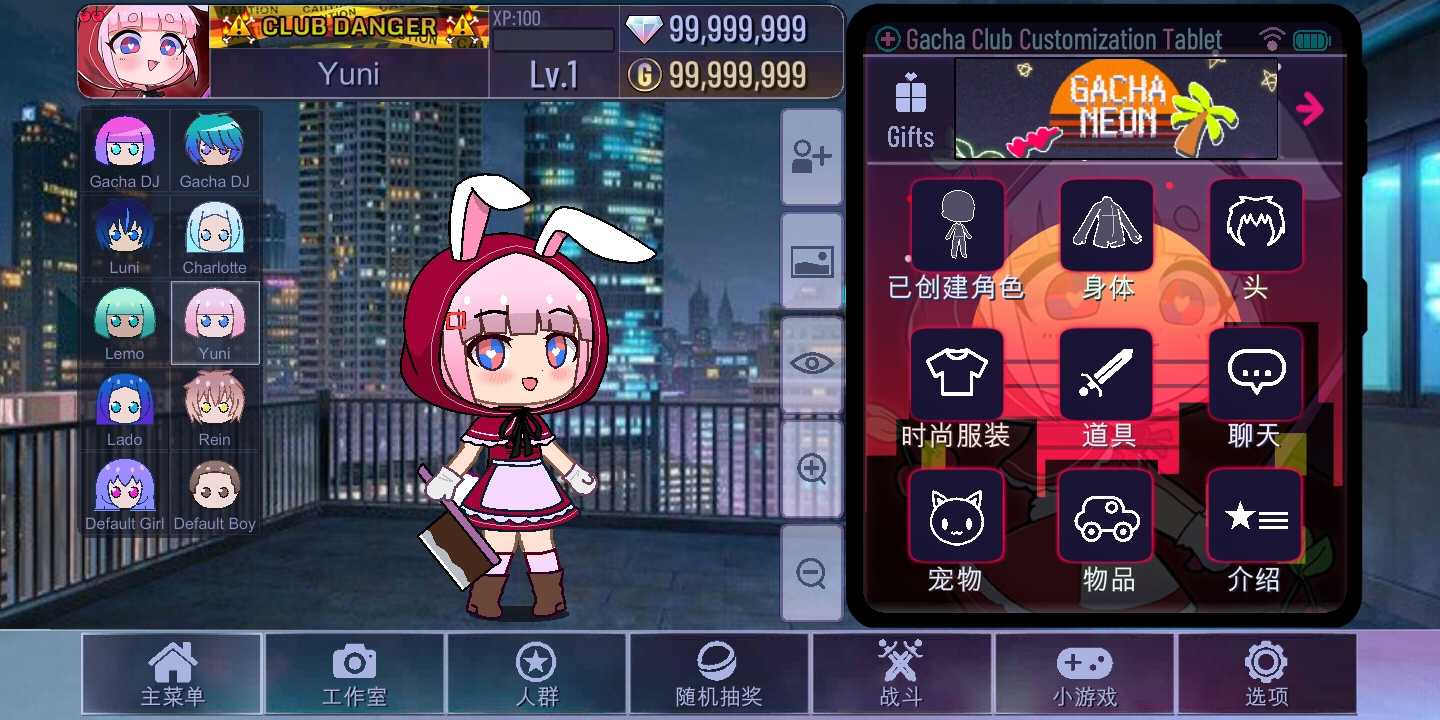Viewport: 1440px width, 720px height.
Task: Open the 随机抽奖 gacha lottery
Action: coord(719,674)
